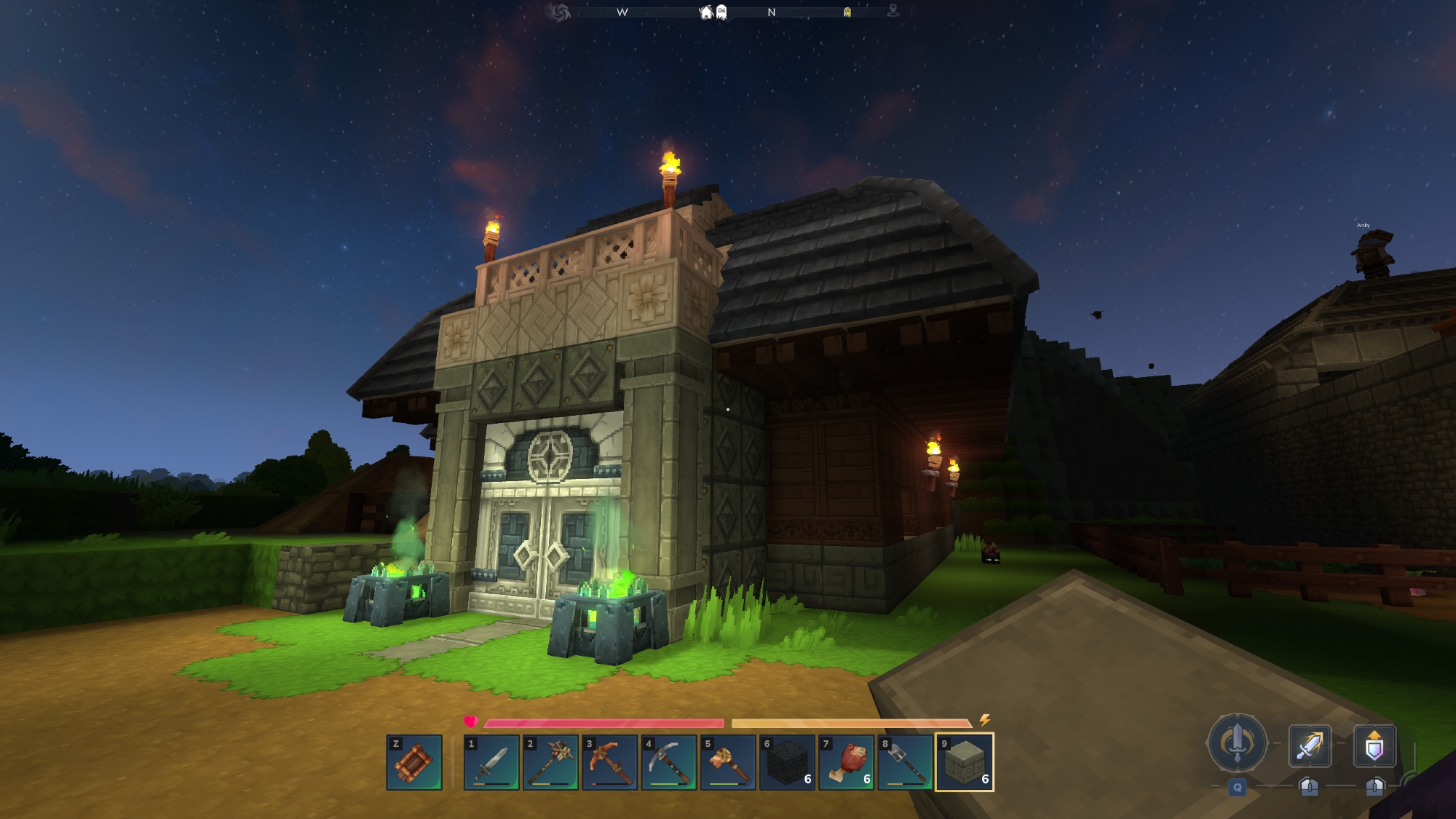The width and height of the screenshot is (1456, 819).
Task: Click the gravestone marker on the compass
Action: coord(721,12)
